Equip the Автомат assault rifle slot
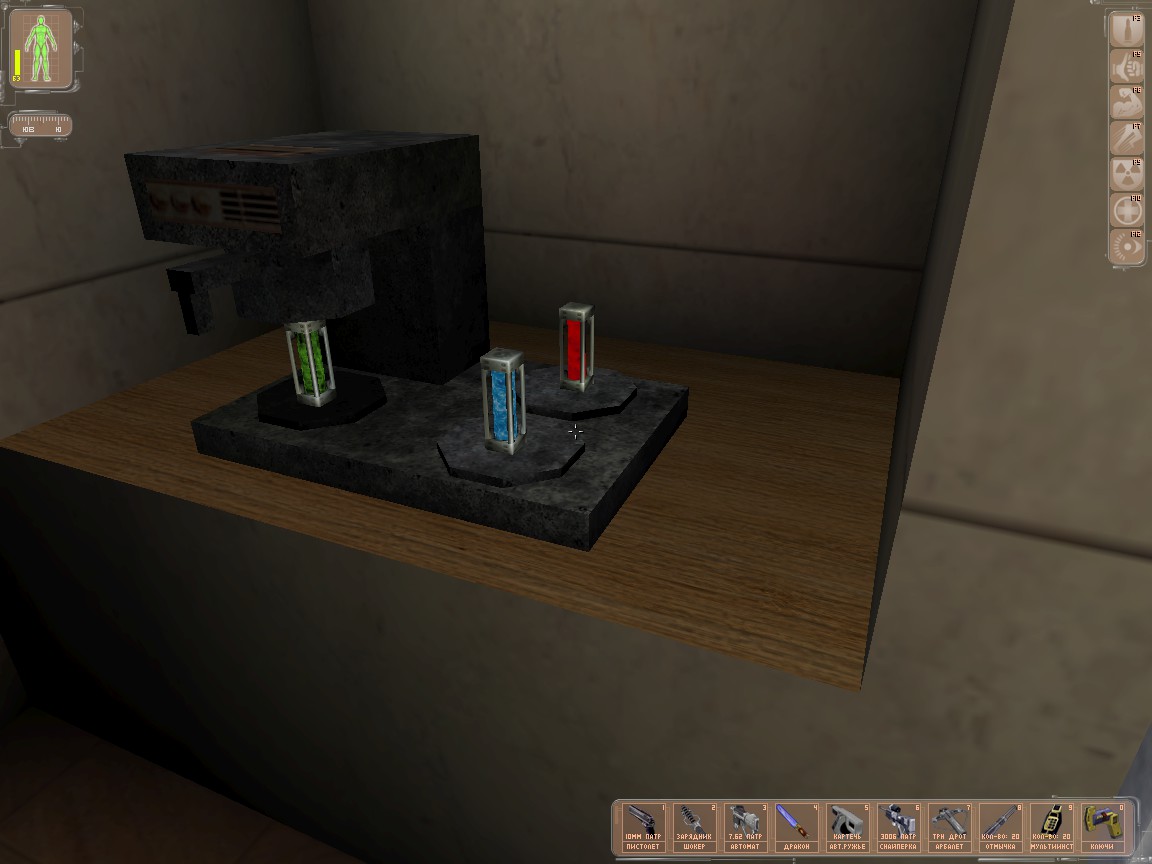1152x864 pixels. [745, 826]
